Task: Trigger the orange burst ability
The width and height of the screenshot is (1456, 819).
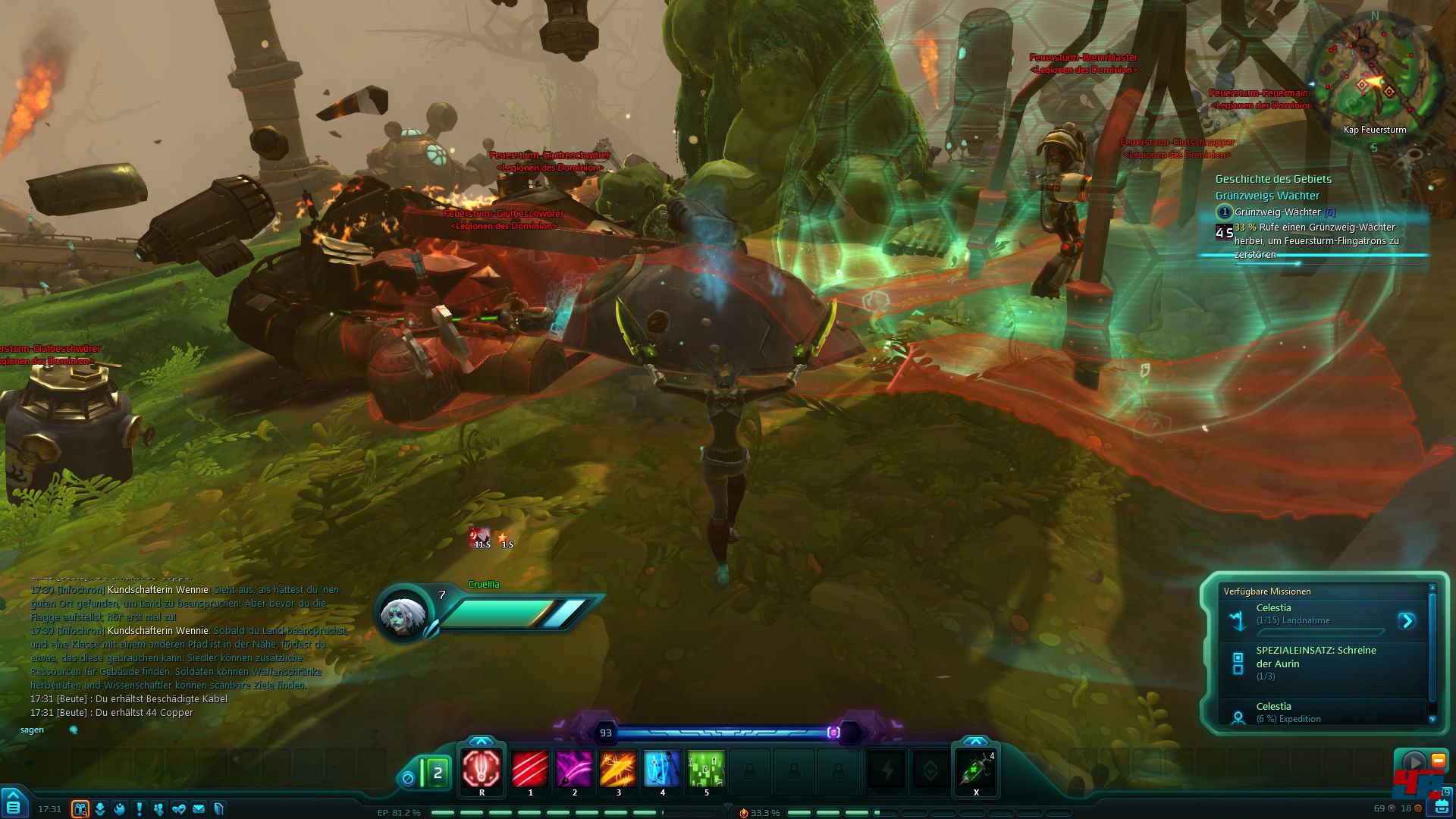Action: (618, 769)
